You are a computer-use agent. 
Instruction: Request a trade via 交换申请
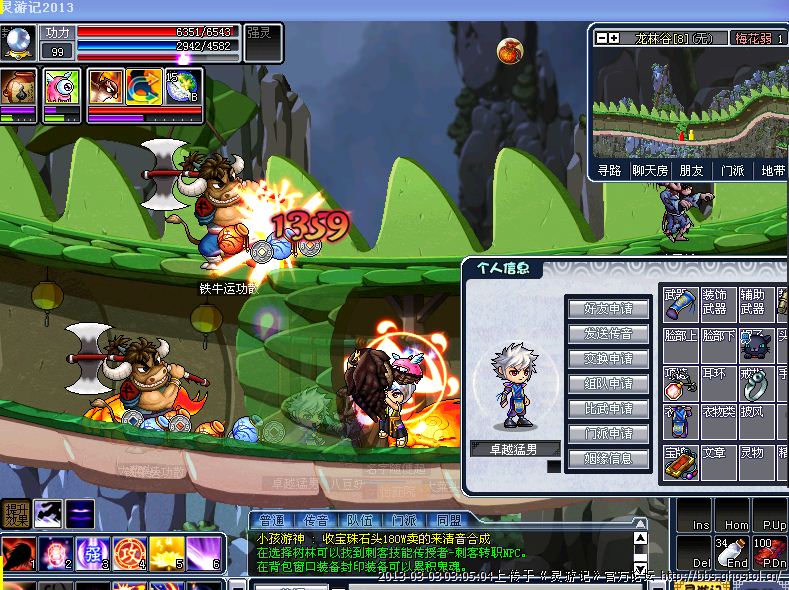pos(608,359)
